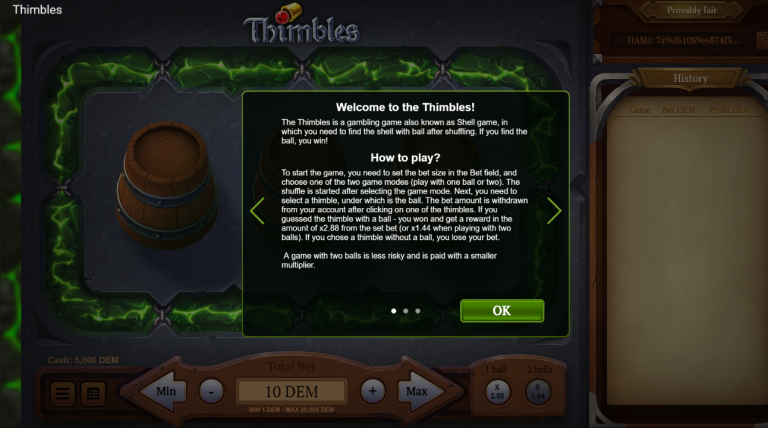Confirm the welcome dialog with OK
The height and width of the screenshot is (428, 768).
pyautogui.click(x=502, y=310)
